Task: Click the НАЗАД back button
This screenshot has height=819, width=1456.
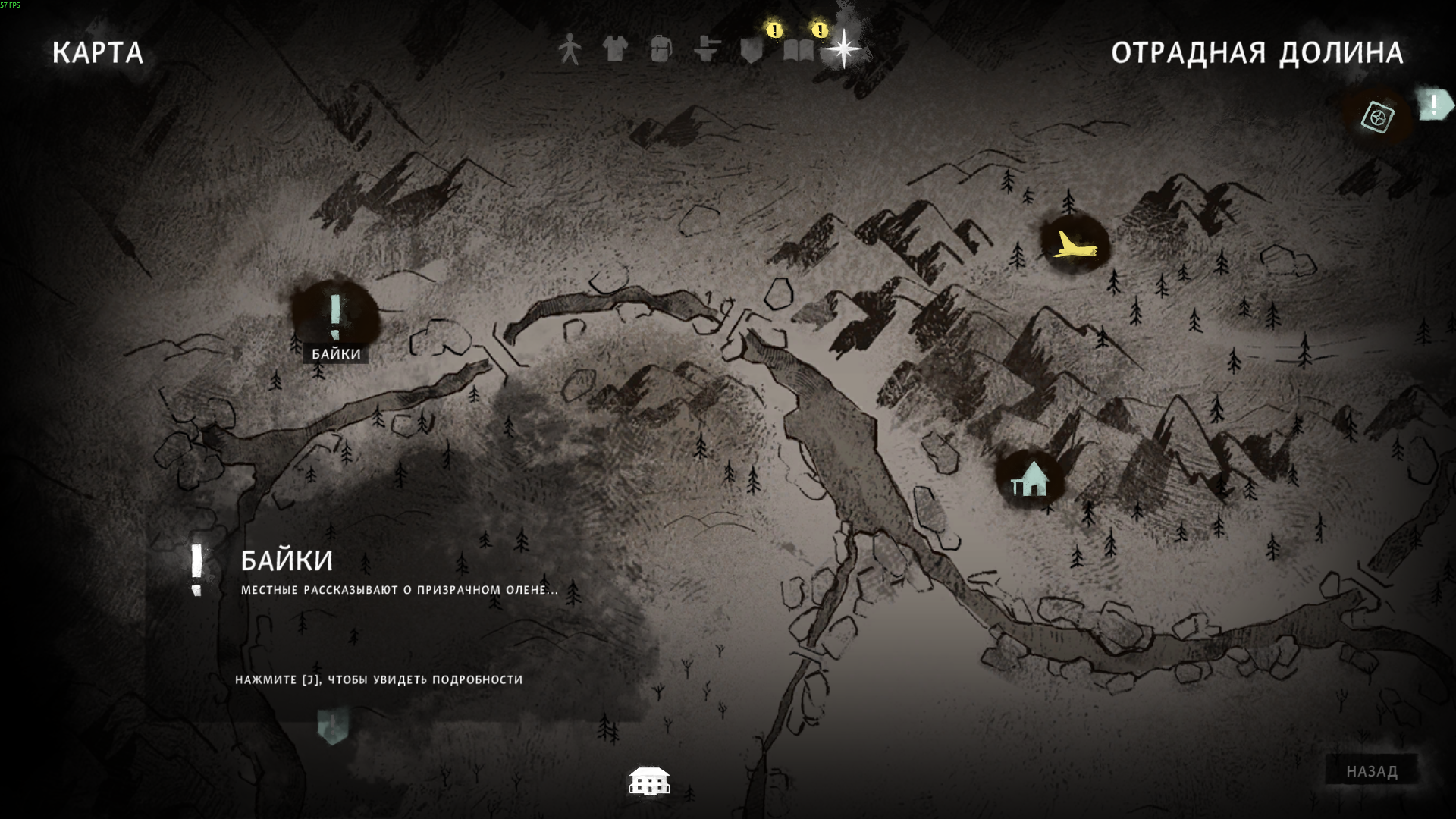Action: pos(1371,771)
